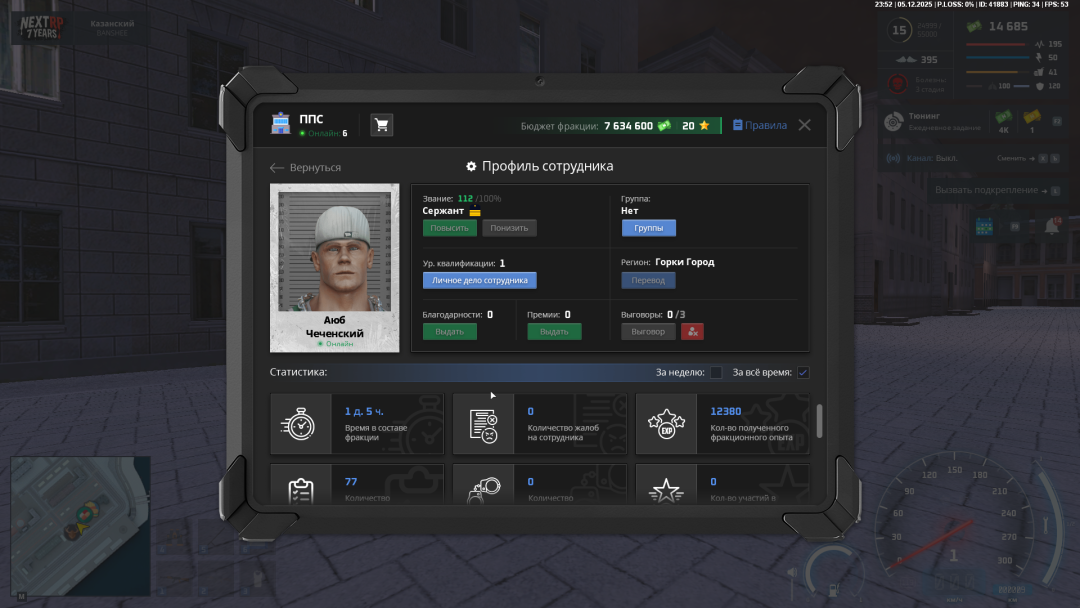
Task: Toggle the За неделю statistics checkbox
Action: click(x=716, y=373)
